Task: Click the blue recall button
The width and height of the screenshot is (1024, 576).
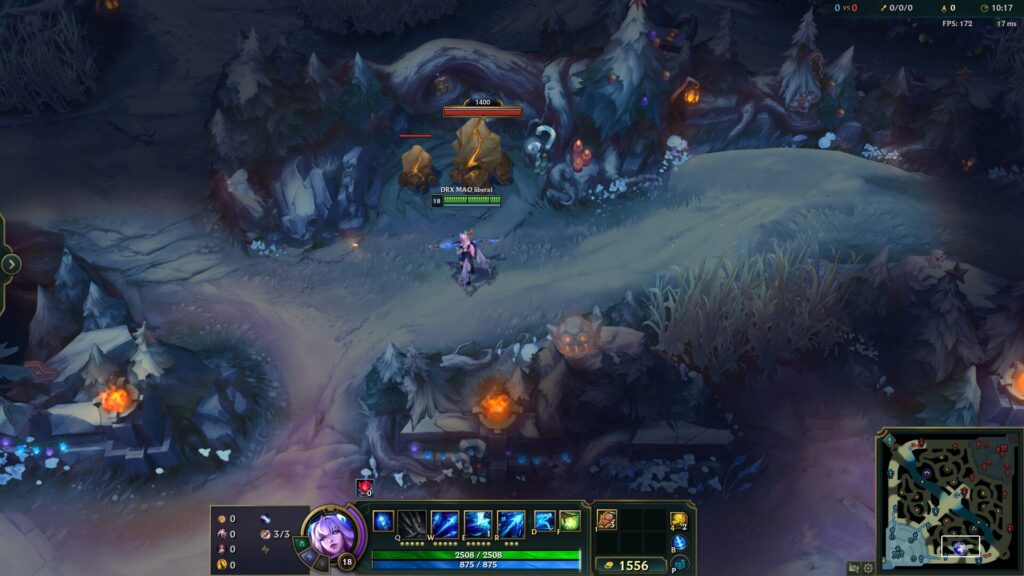Action: [679, 542]
